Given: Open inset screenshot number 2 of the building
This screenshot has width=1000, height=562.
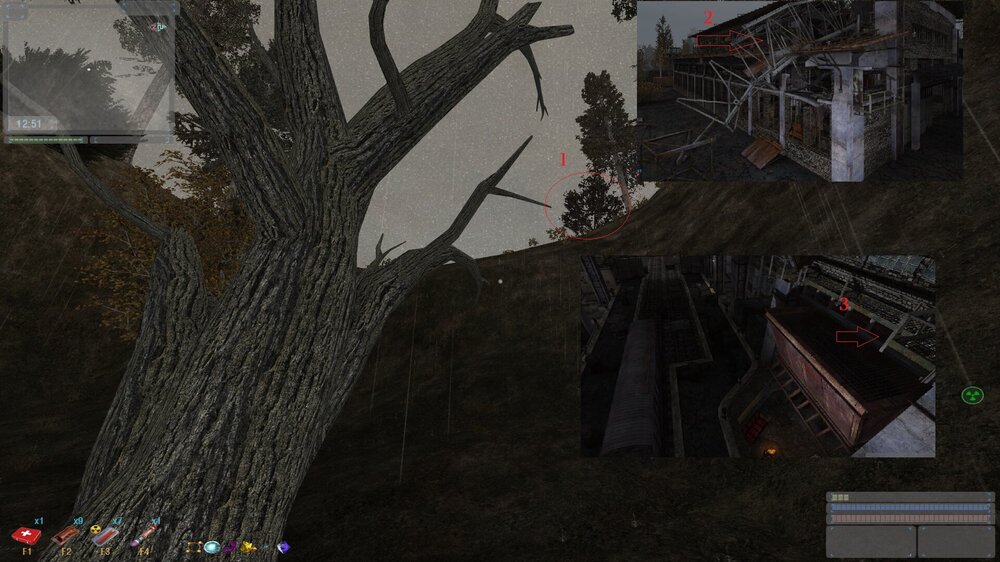Looking at the screenshot, I should point(800,90).
